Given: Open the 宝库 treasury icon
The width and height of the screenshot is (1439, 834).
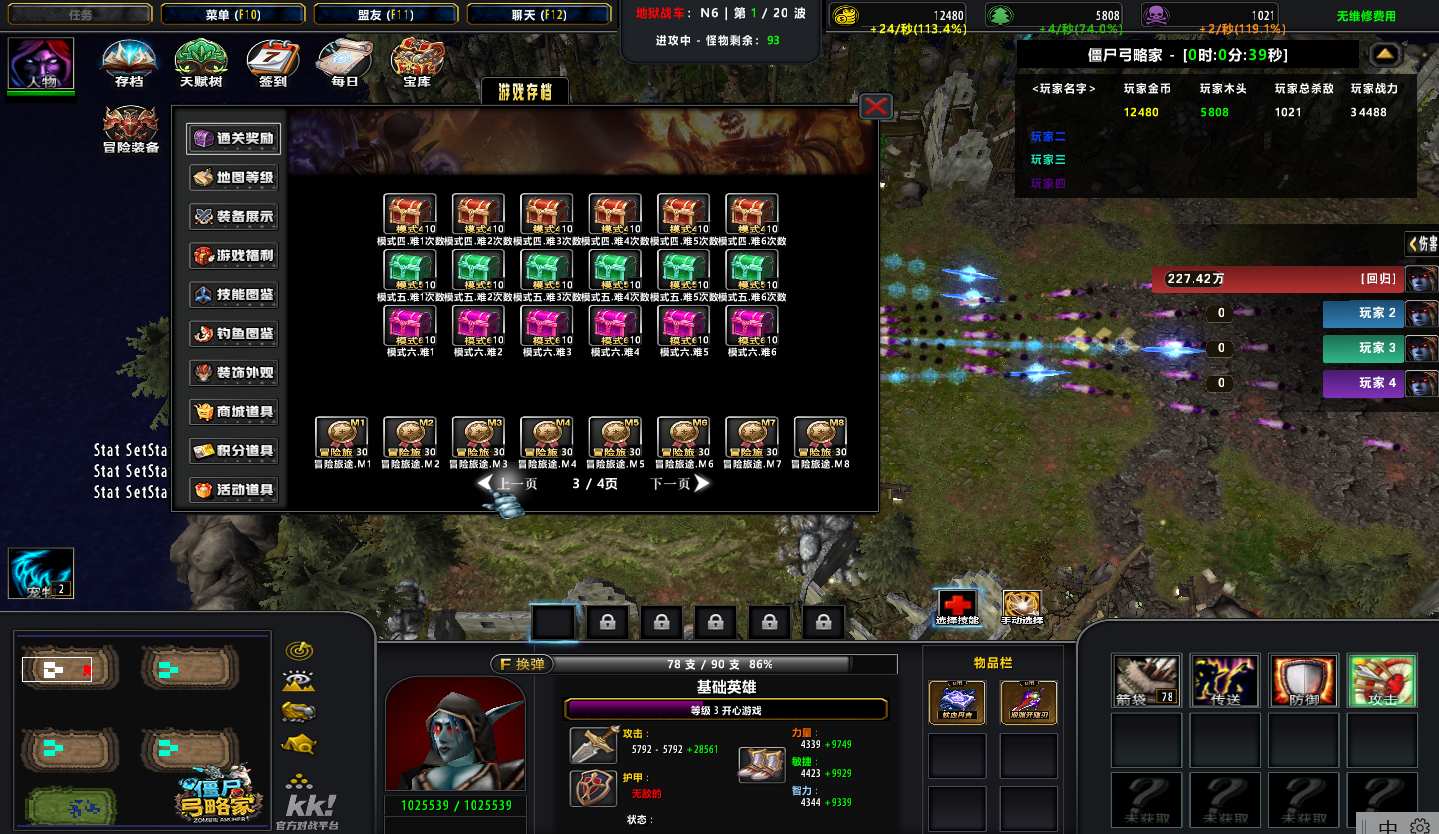Looking at the screenshot, I should 417,62.
